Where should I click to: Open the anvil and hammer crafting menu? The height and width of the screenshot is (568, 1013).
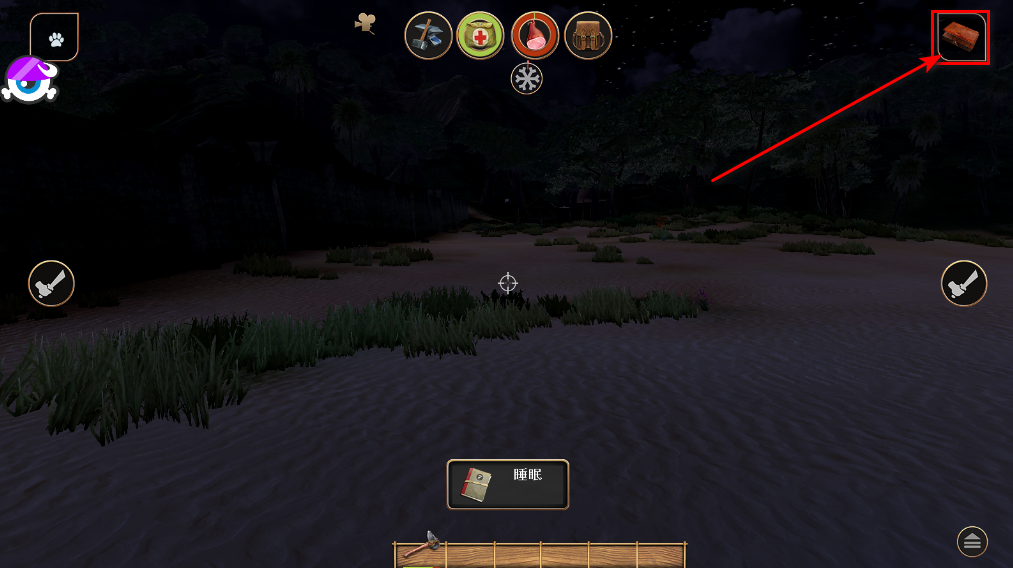428,36
